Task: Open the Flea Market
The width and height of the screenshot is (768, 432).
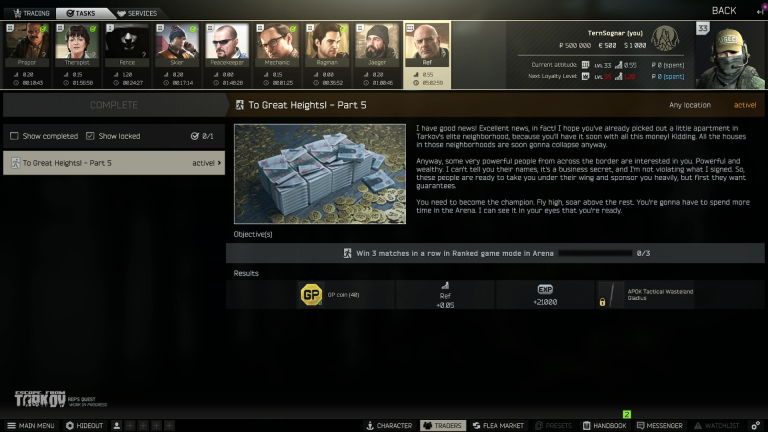Action: click(497, 425)
